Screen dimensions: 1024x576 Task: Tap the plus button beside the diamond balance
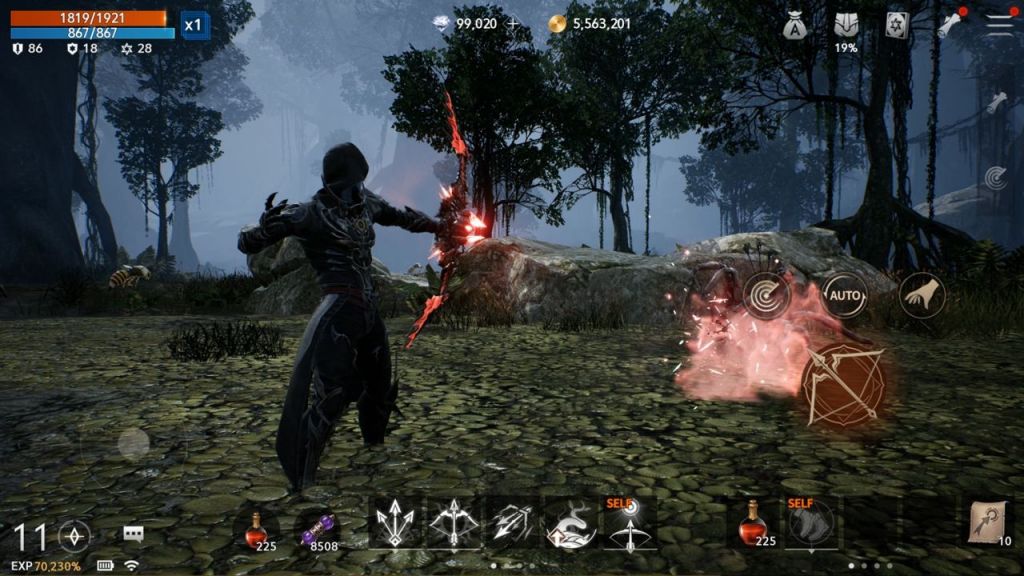(513, 24)
